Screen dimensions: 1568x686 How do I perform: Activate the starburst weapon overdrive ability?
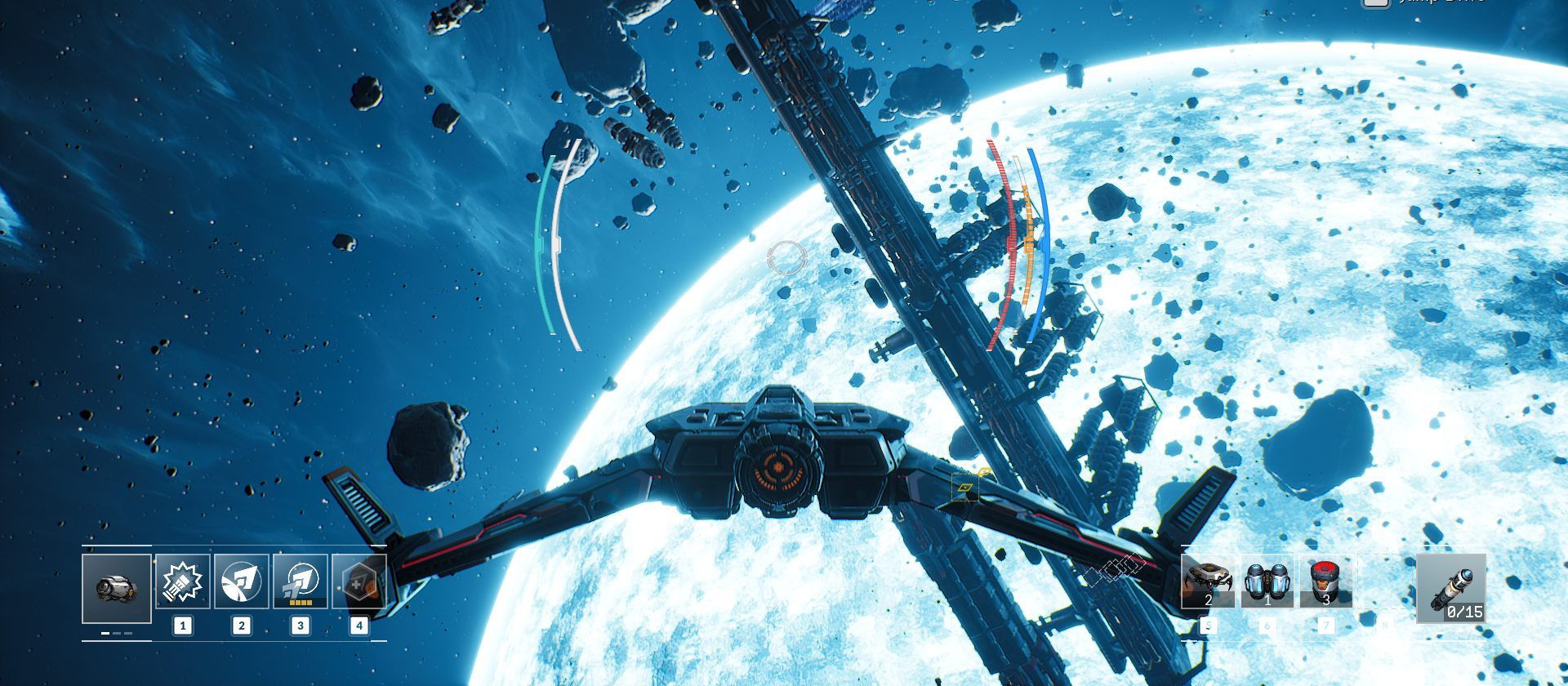pyautogui.click(x=182, y=581)
